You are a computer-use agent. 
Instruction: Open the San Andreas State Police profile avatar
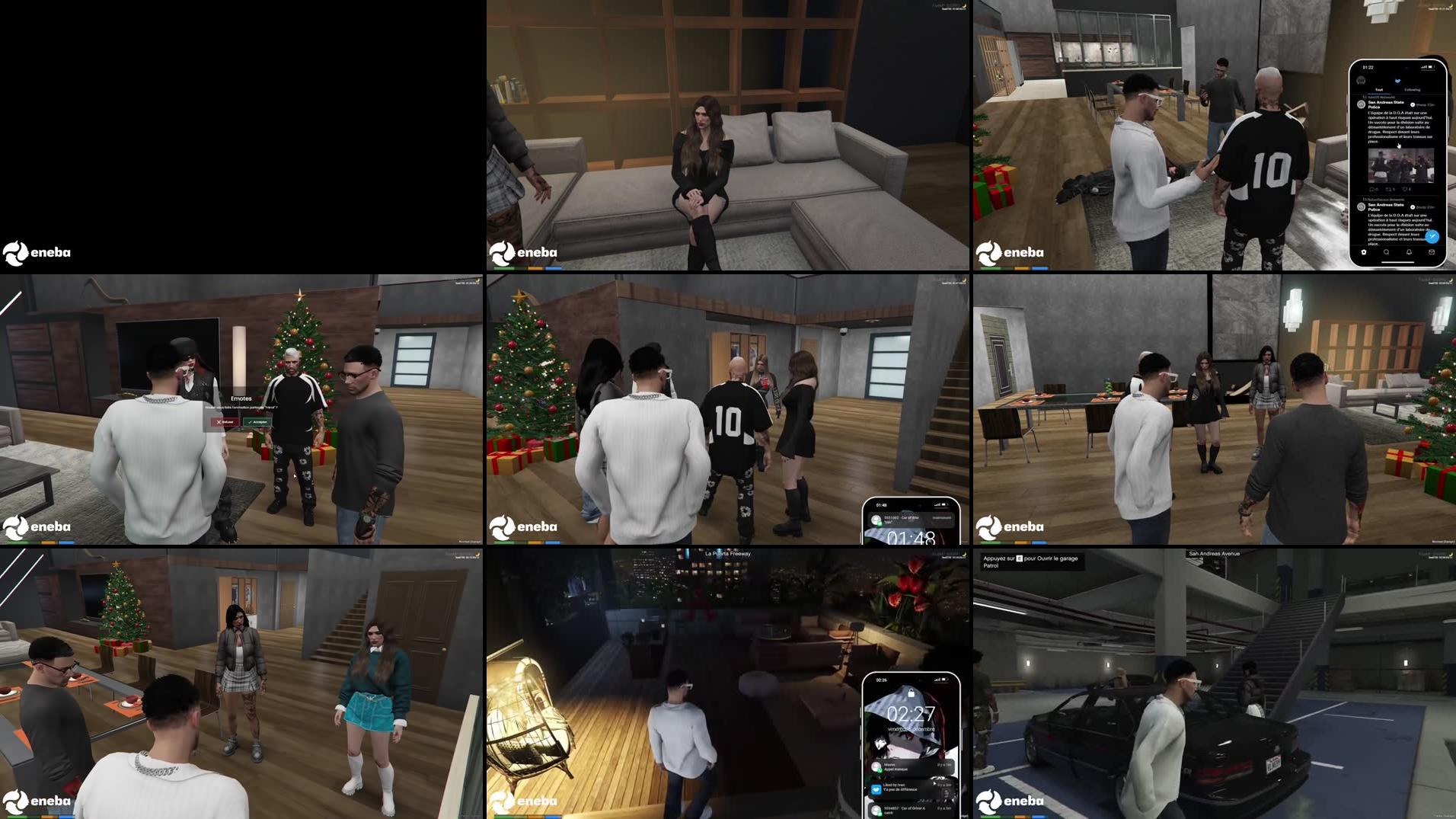click(x=1361, y=104)
